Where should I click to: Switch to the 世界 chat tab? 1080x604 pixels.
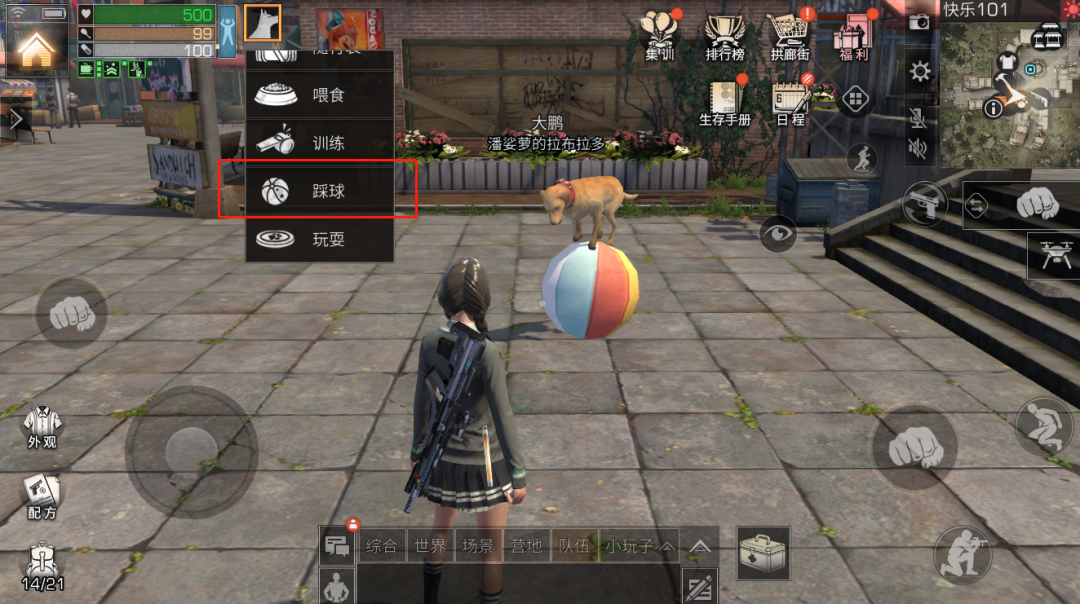click(x=430, y=546)
